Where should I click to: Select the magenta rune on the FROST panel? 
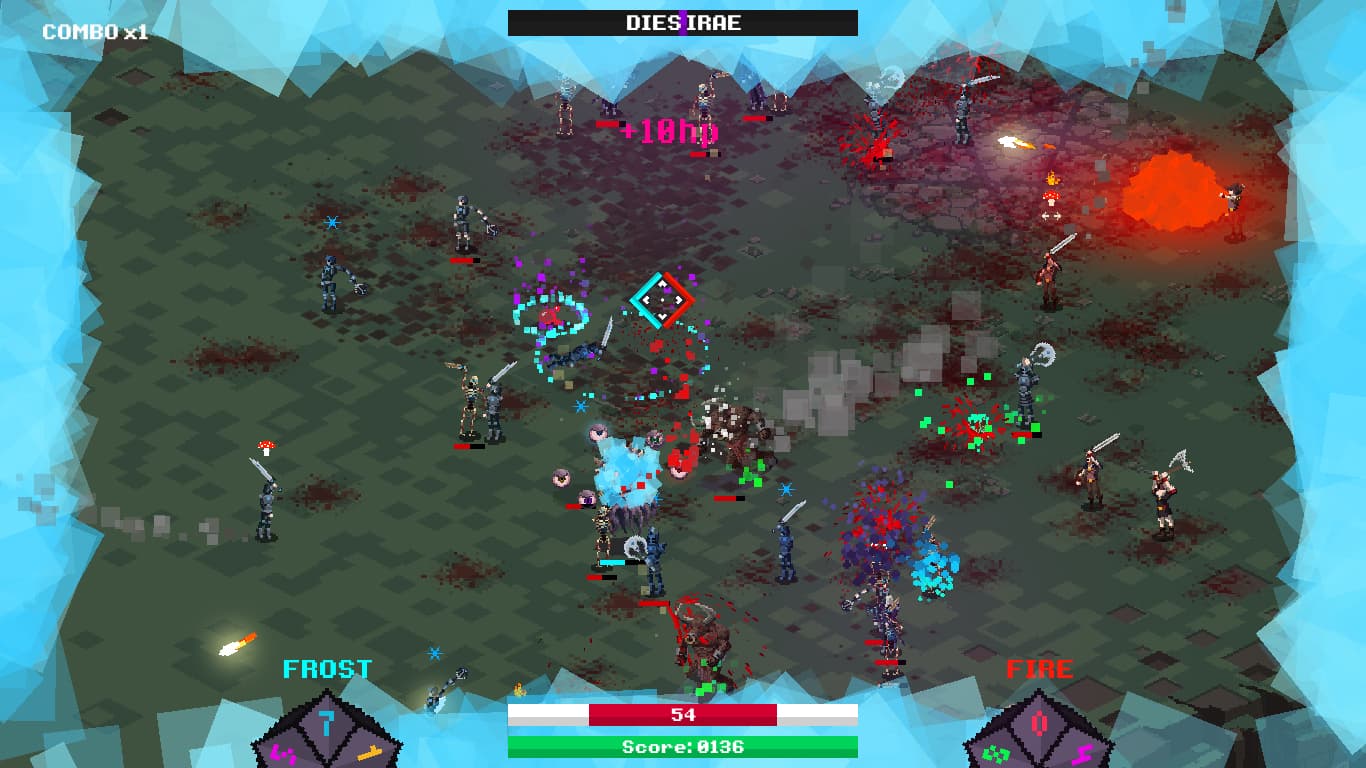[x=283, y=753]
